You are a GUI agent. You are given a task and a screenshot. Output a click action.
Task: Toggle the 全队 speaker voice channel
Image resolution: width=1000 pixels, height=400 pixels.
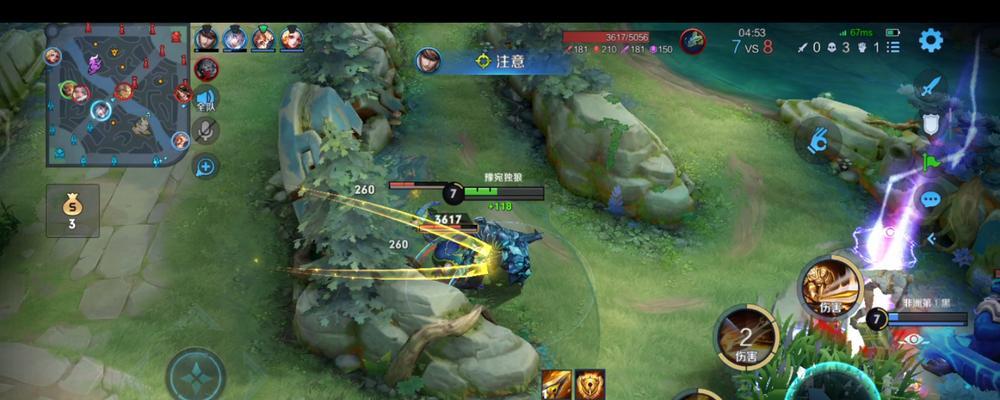click(x=207, y=100)
